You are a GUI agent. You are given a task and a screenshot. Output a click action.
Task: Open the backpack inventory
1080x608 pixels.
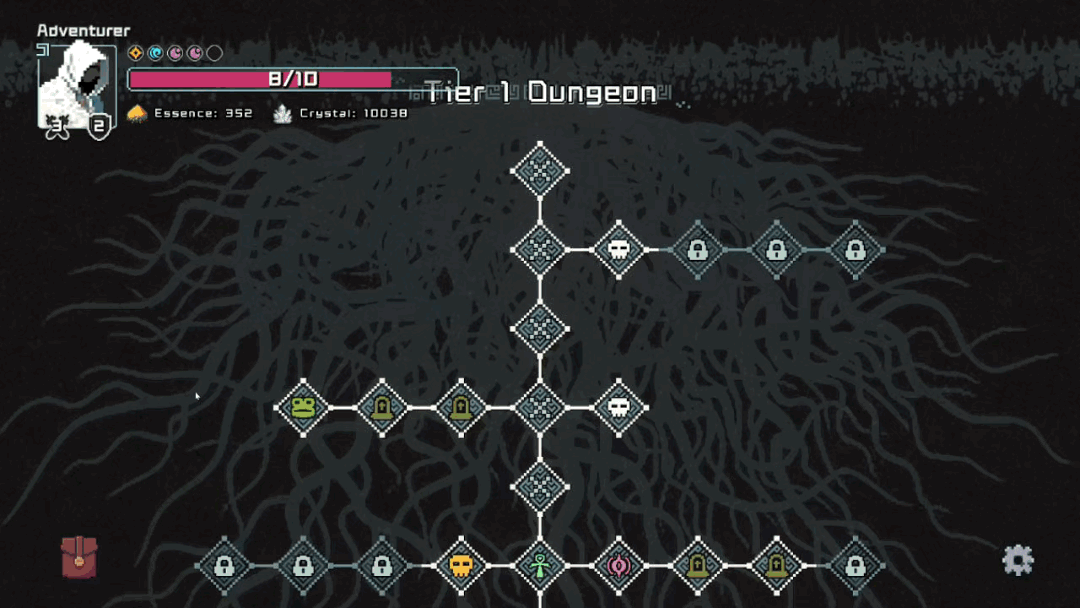[x=79, y=557]
